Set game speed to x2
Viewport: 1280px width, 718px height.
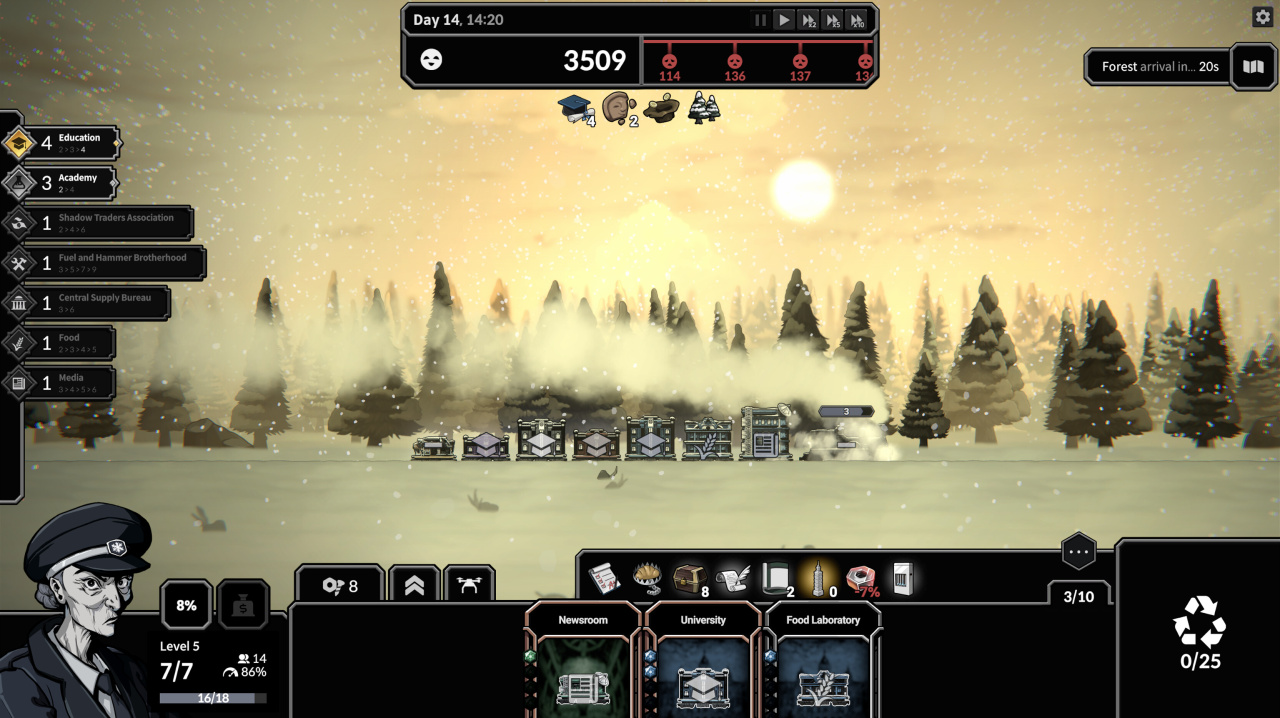point(808,20)
